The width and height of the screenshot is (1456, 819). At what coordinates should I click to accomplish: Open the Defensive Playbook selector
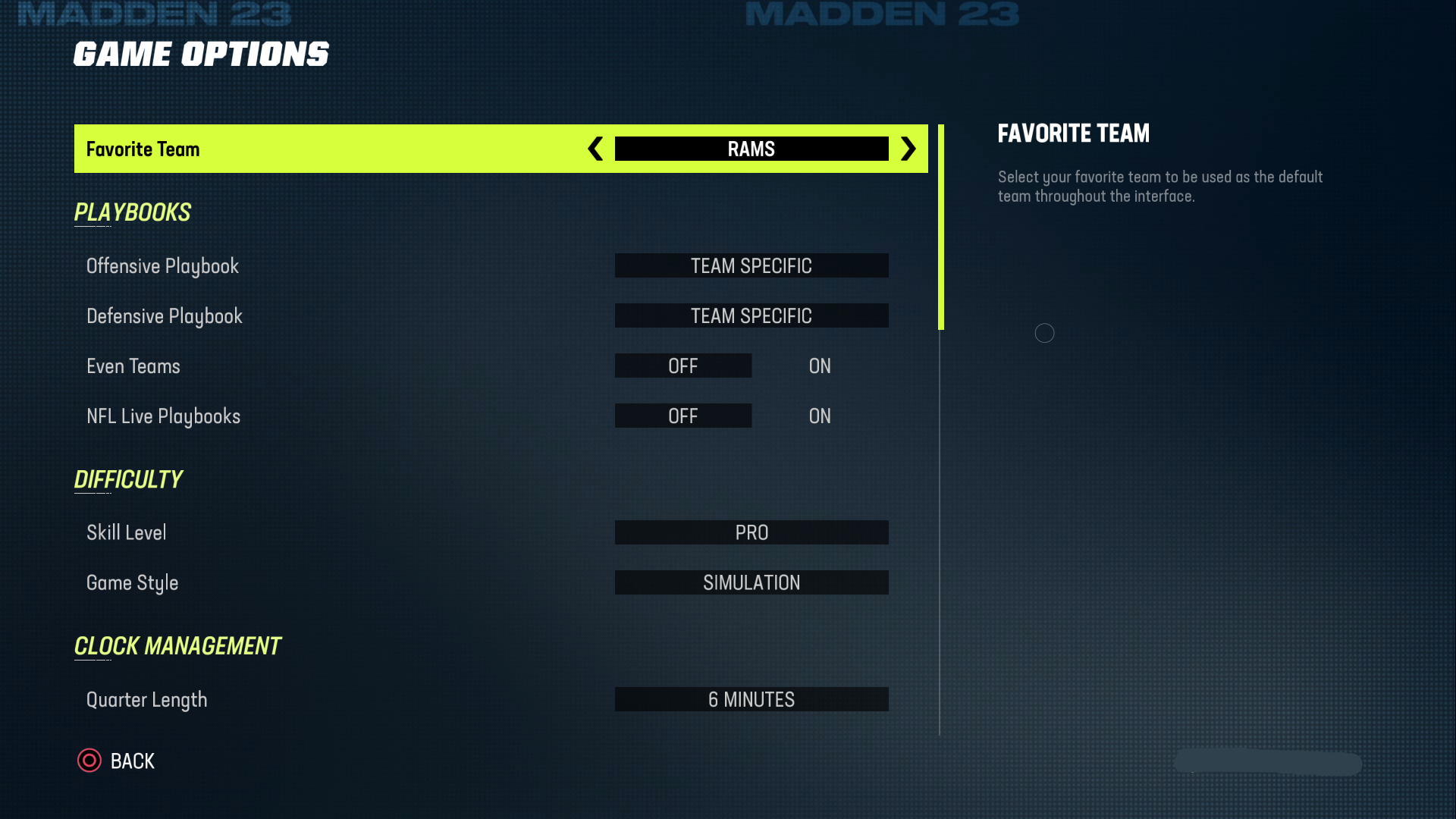click(x=752, y=315)
